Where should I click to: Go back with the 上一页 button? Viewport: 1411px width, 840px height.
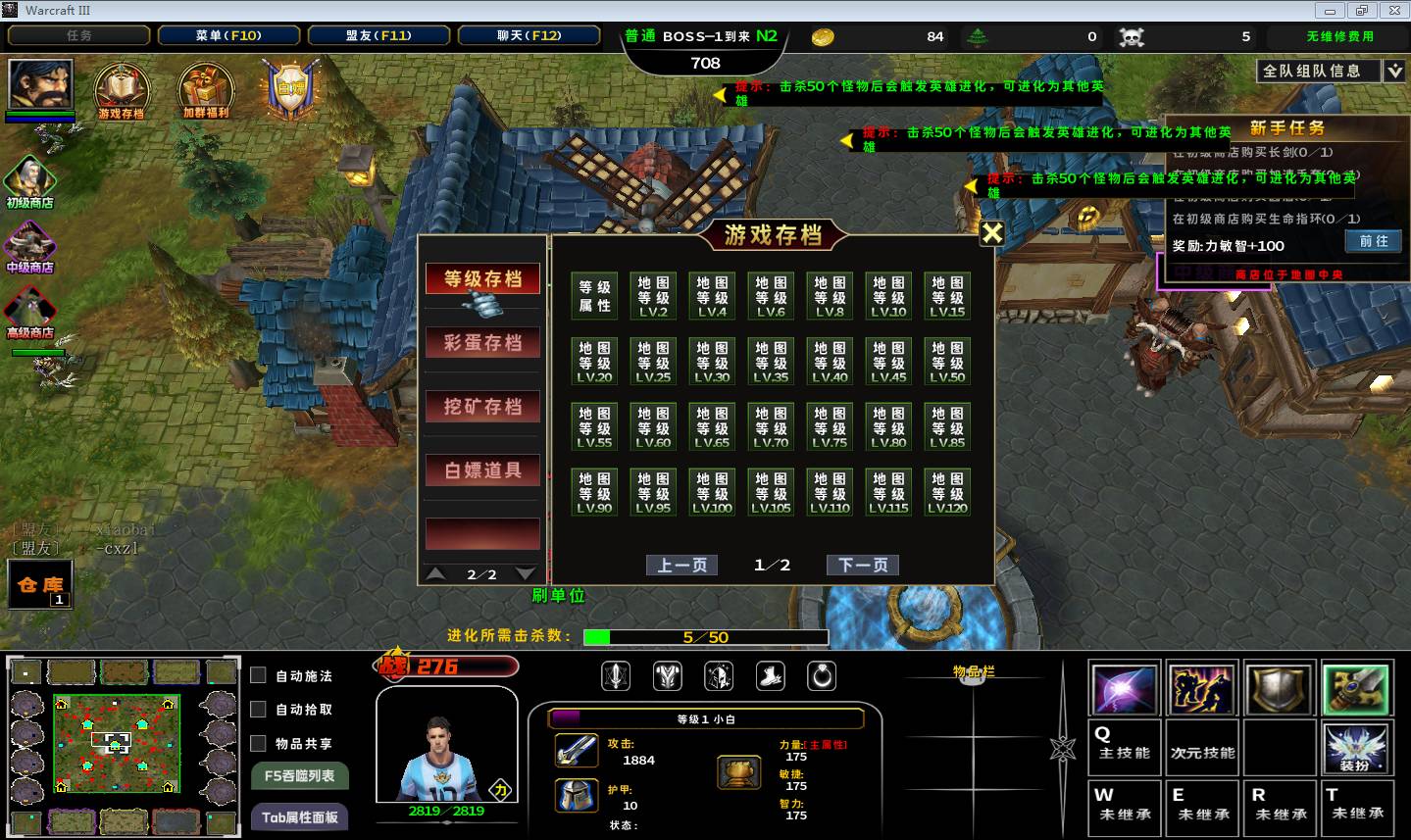681,566
